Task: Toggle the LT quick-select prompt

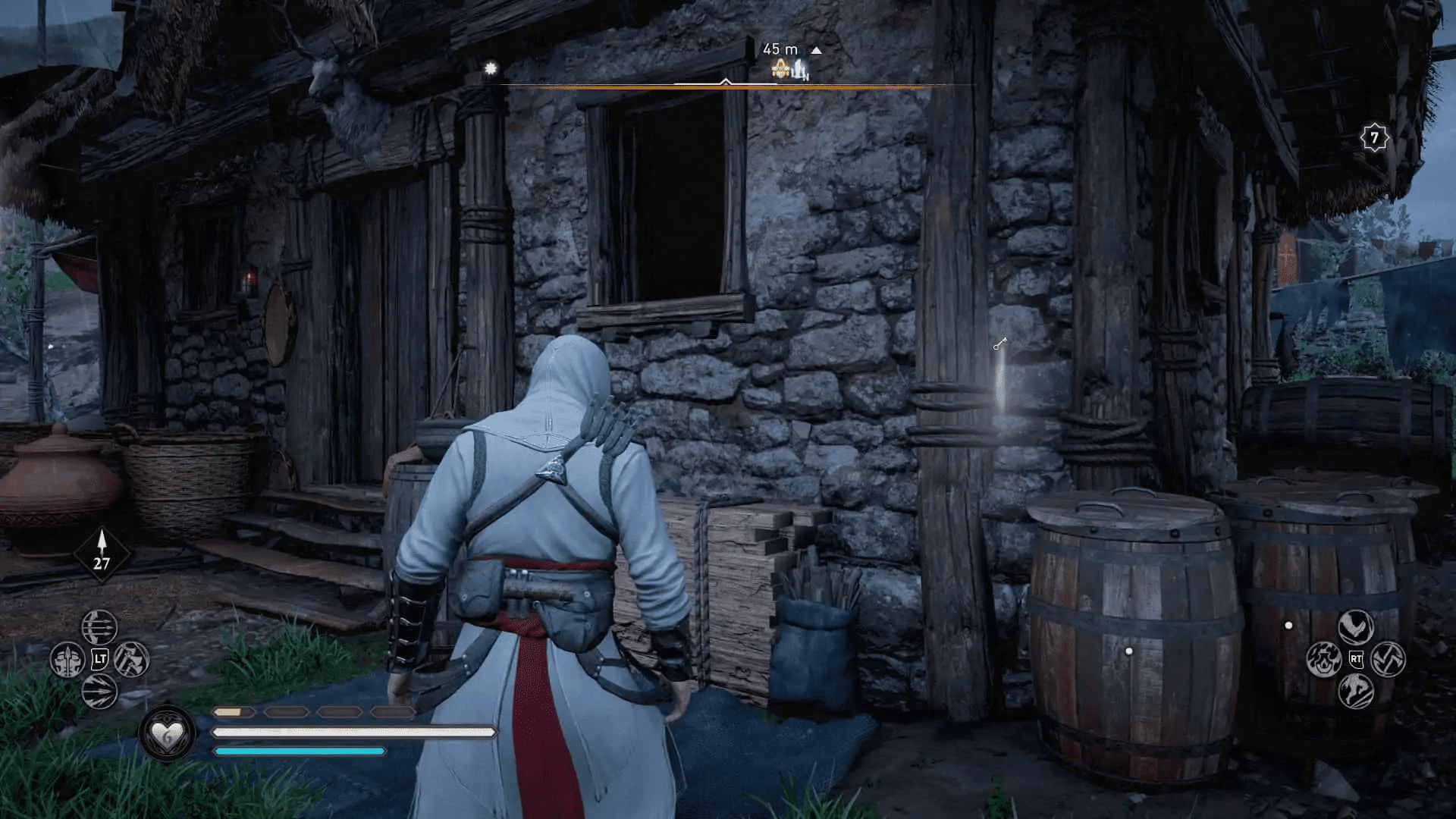Action: pyautogui.click(x=100, y=658)
